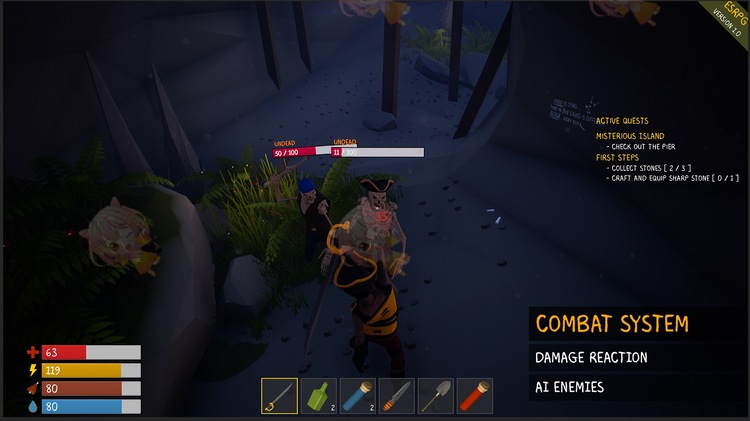Equip the knife from the hotbar
The width and height of the screenshot is (750, 421).
(397, 395)
